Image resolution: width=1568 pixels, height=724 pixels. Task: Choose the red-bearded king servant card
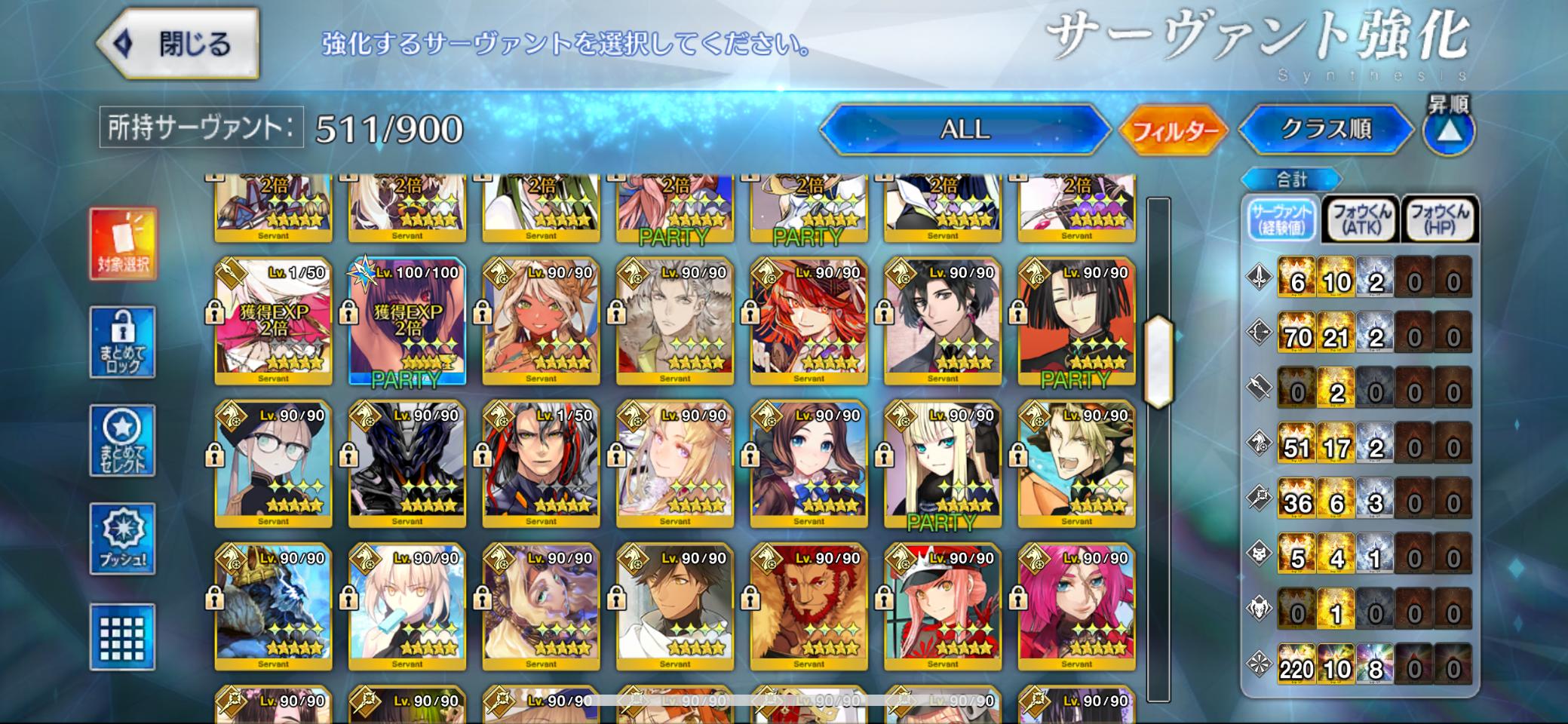809,608
